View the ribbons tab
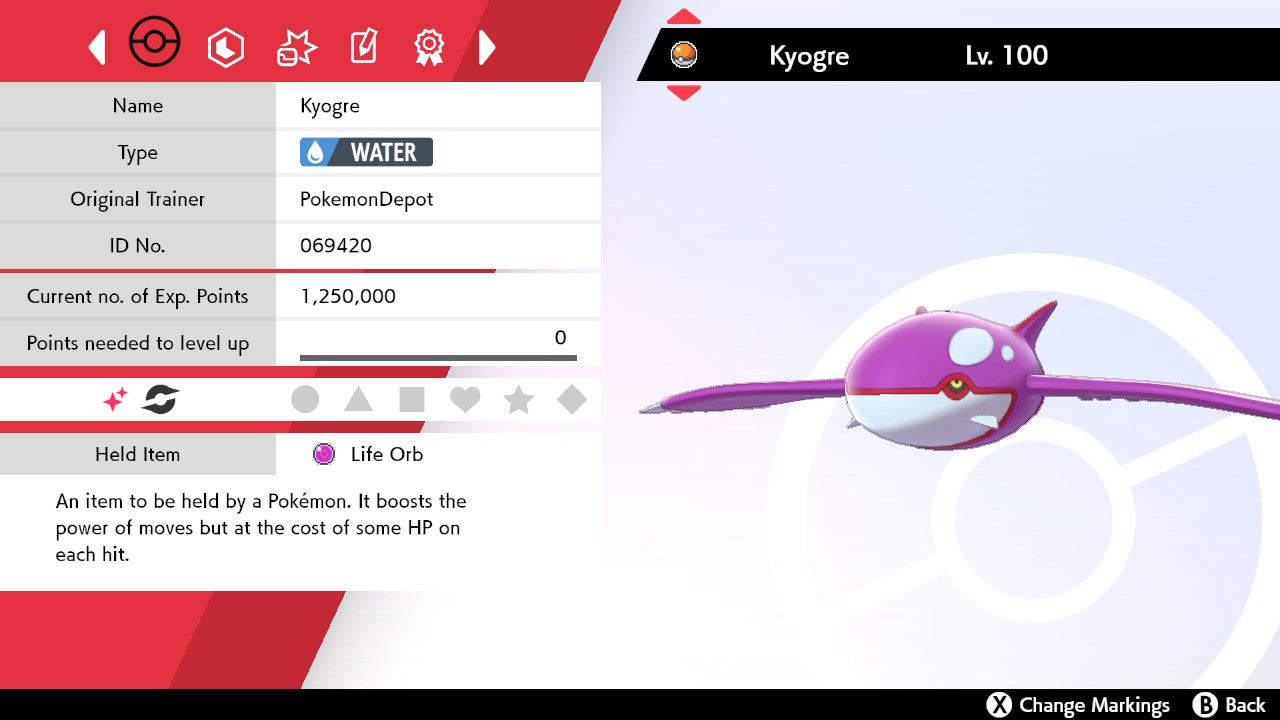This screenshot has width=1280, height=720. point(429,46)
